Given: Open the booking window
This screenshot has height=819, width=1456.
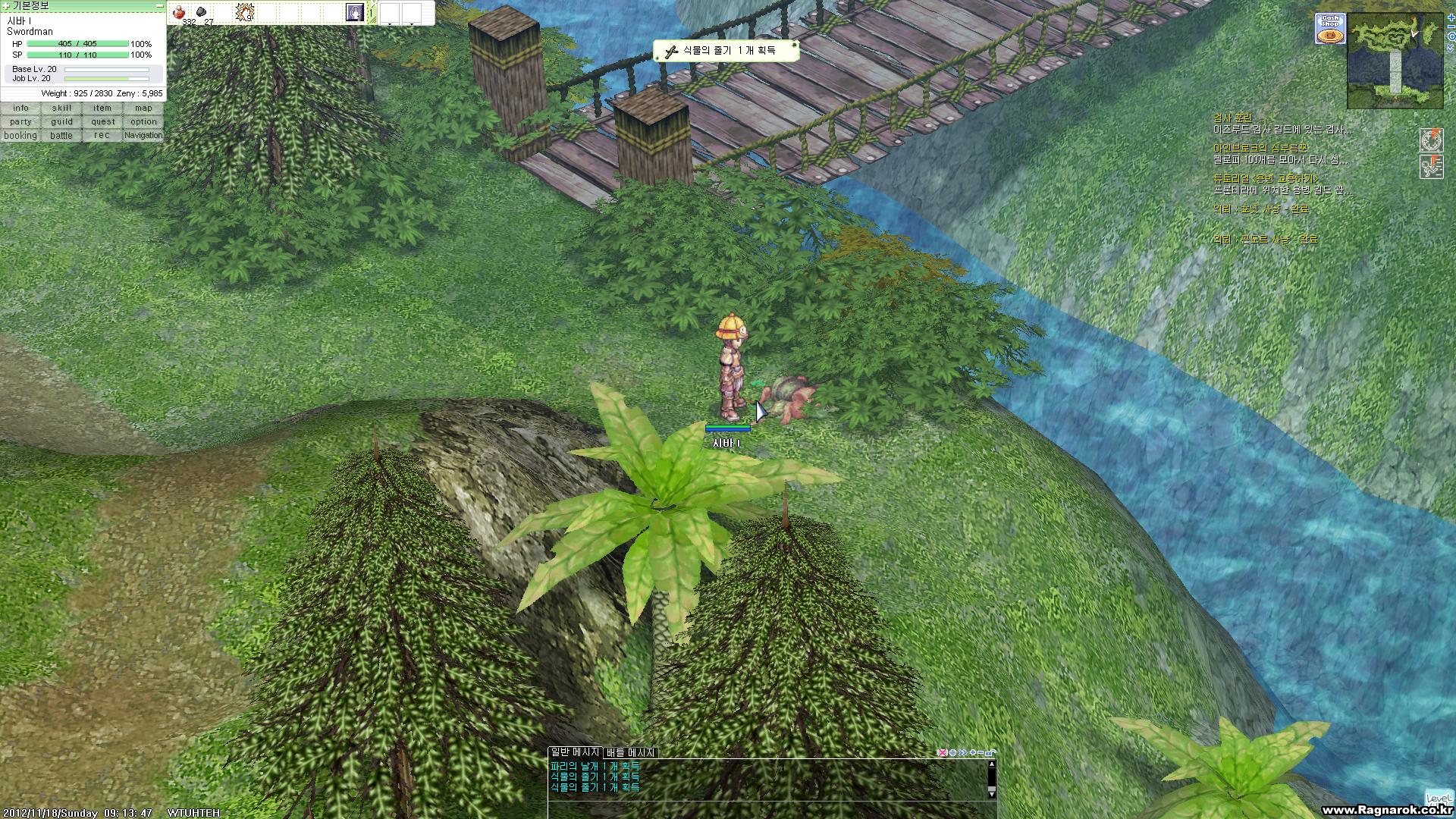Looking at the screenshot, I should [x=20, y=136].
